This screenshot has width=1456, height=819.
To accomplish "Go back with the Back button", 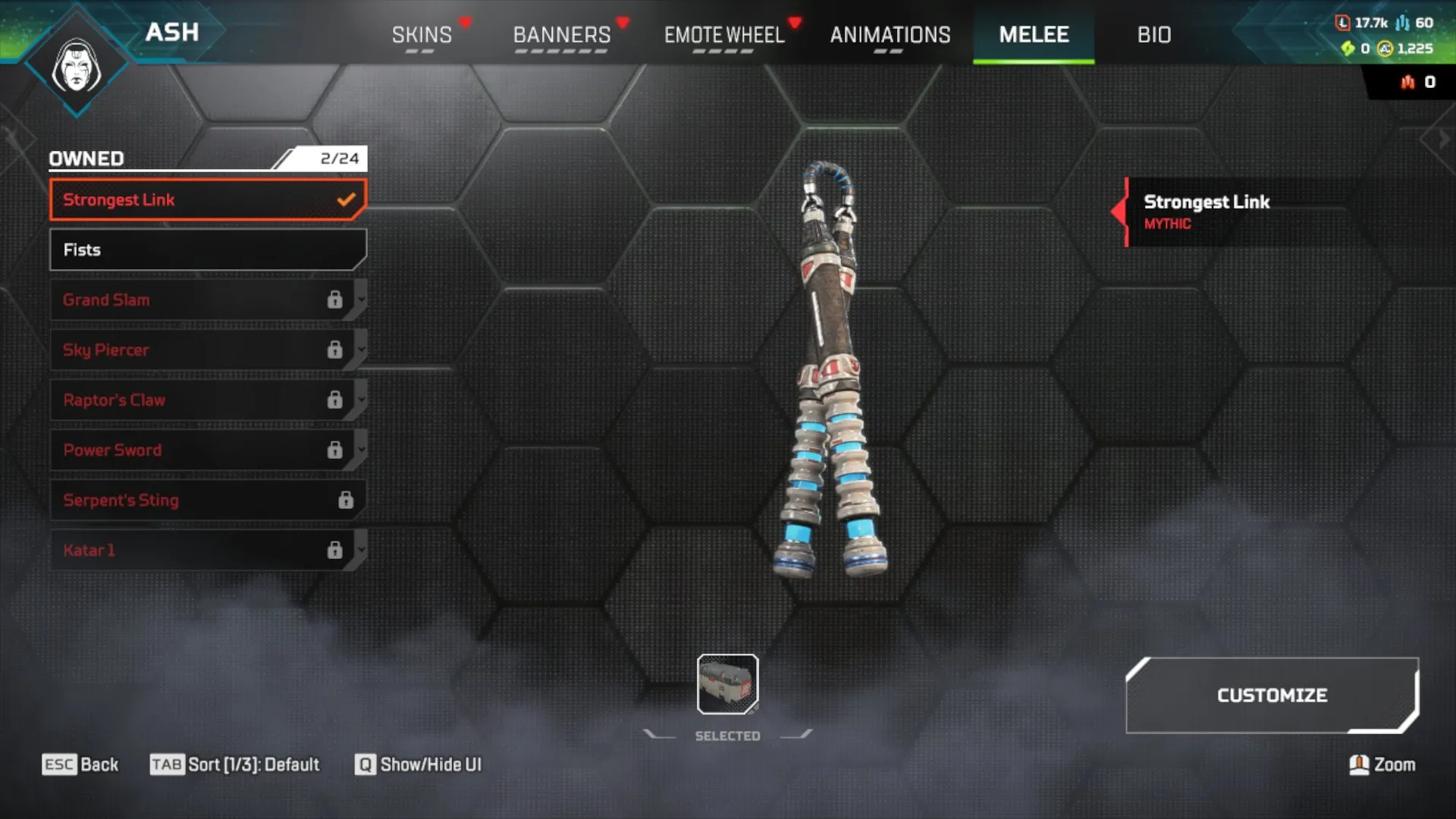I will (80, 764).
